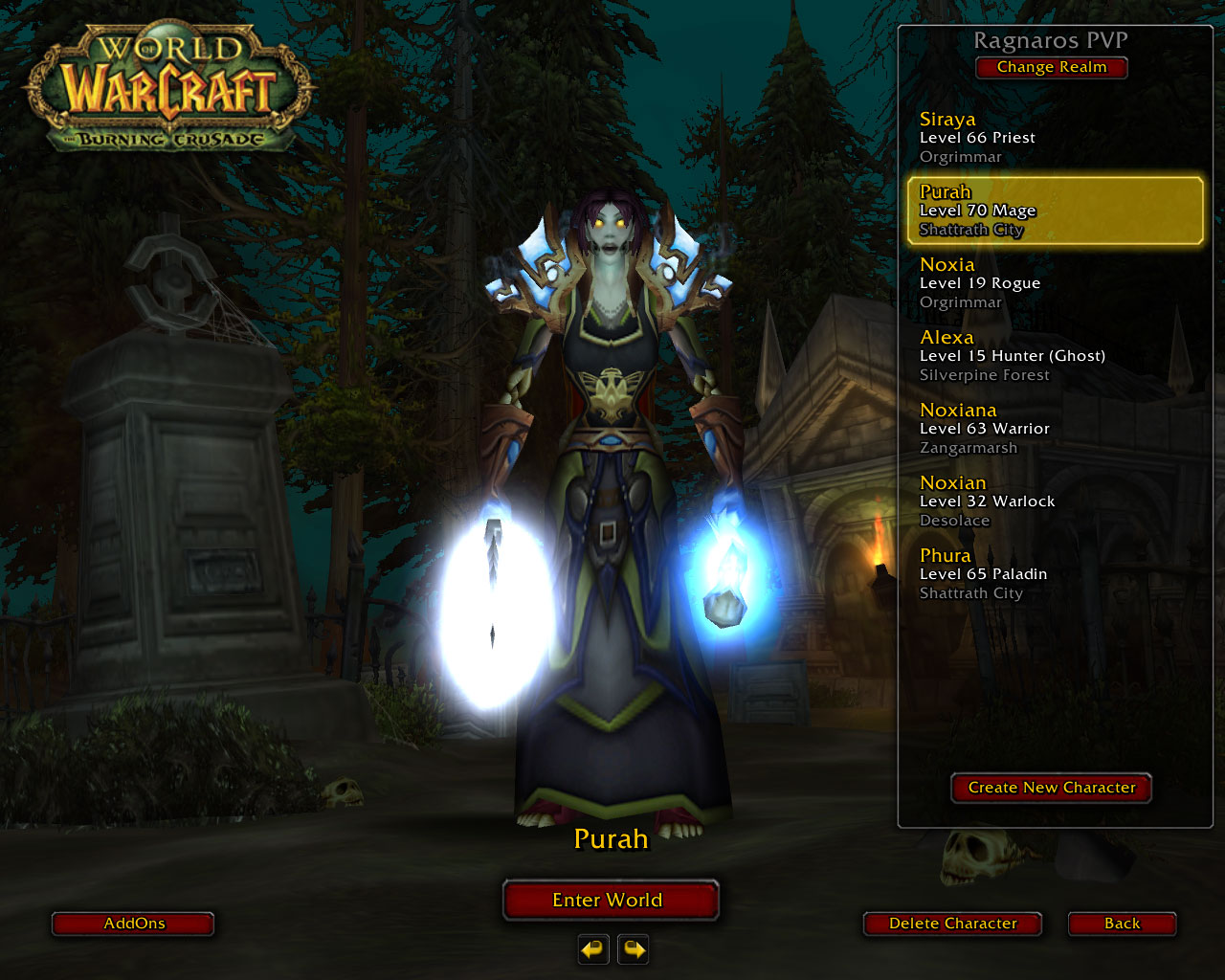
Task: Select Noxian the Level 32 Warlock
Action: pos(1053,501)
